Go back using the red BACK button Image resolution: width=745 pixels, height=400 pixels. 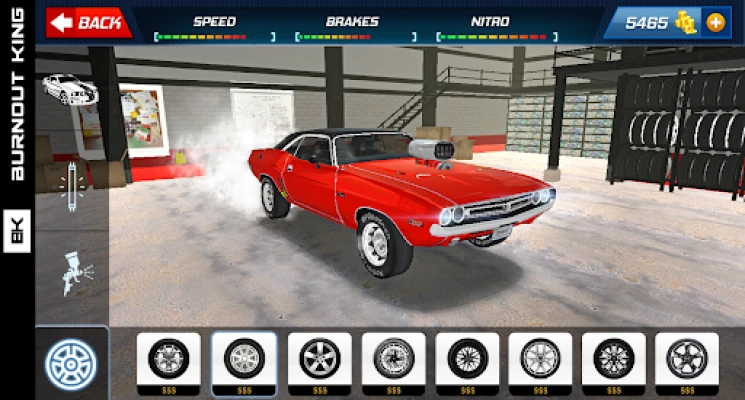click(88, 22)
